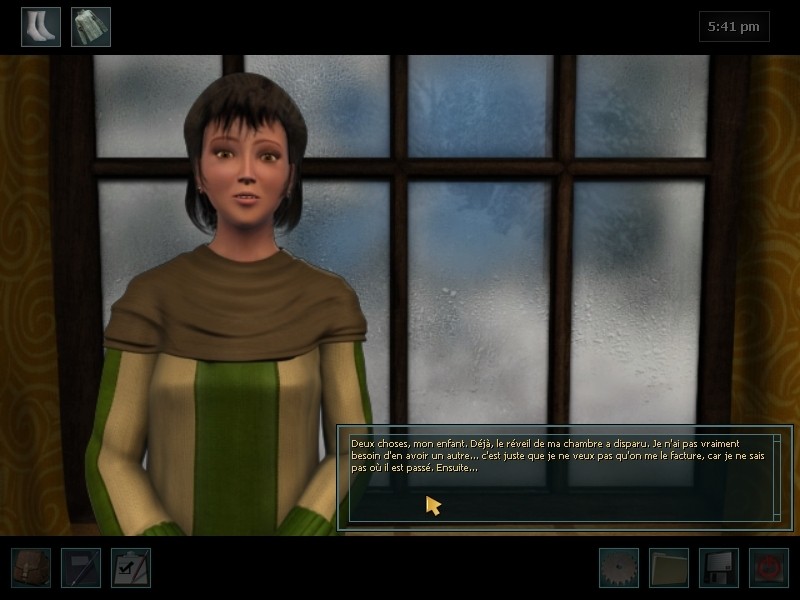Load a saved game with folder icon
This screenshot has width=800, height=600.
[669, 567]
